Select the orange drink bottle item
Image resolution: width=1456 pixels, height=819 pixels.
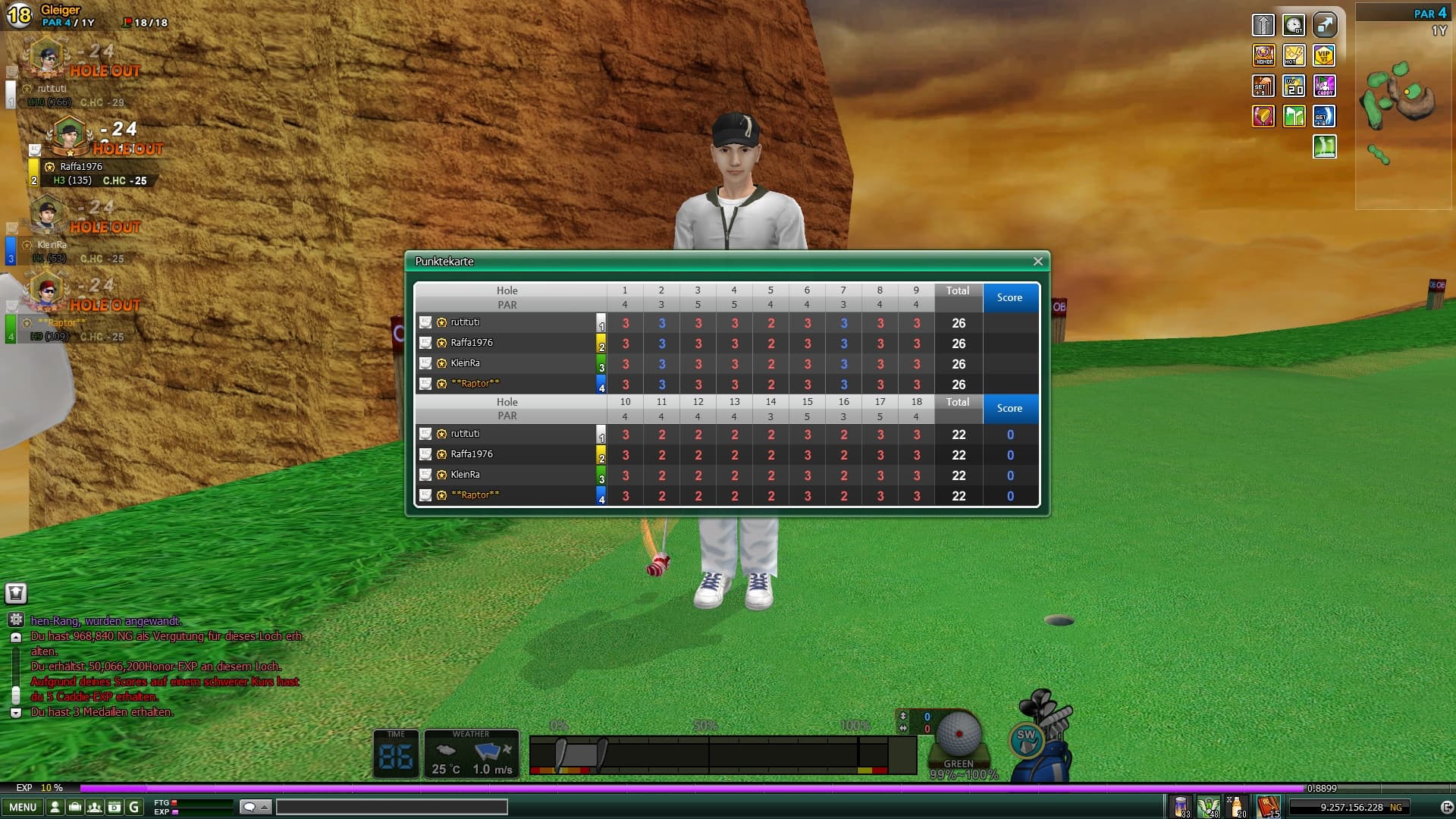pos(1237,806)
